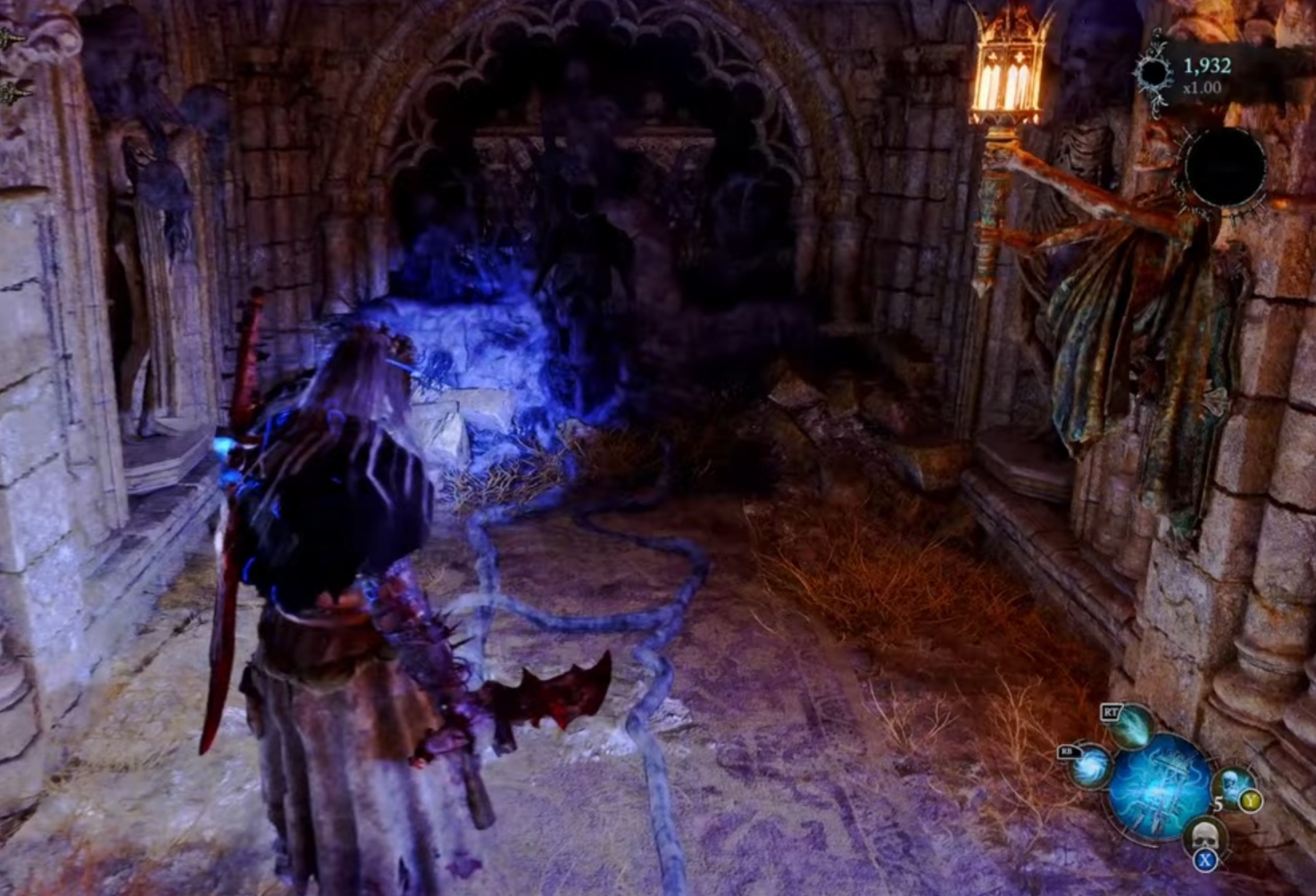
Task: Click the item quantity number 5
Action: 1219,804
